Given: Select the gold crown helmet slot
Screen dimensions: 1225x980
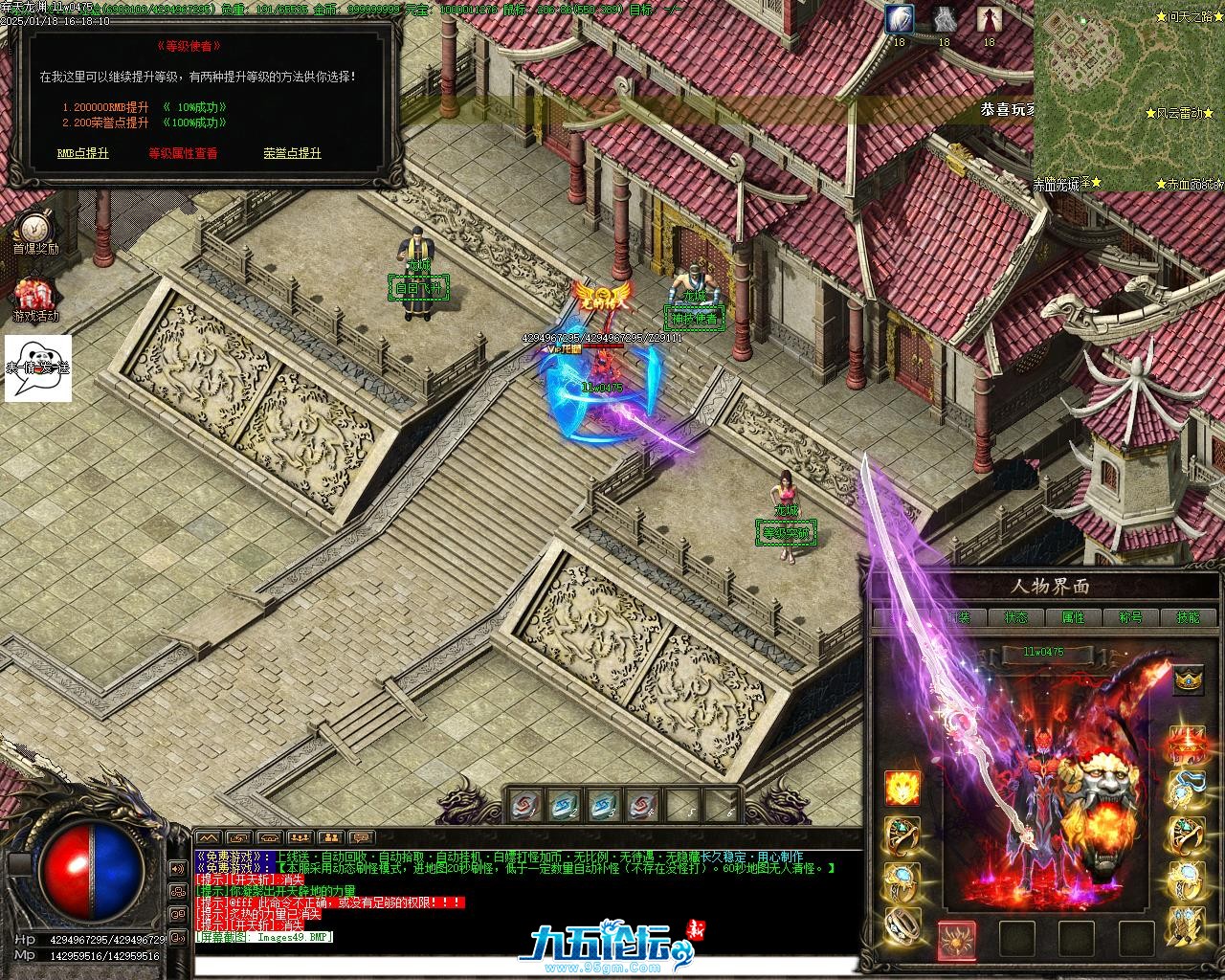Looking at the screenshot, I should 1188,679.
